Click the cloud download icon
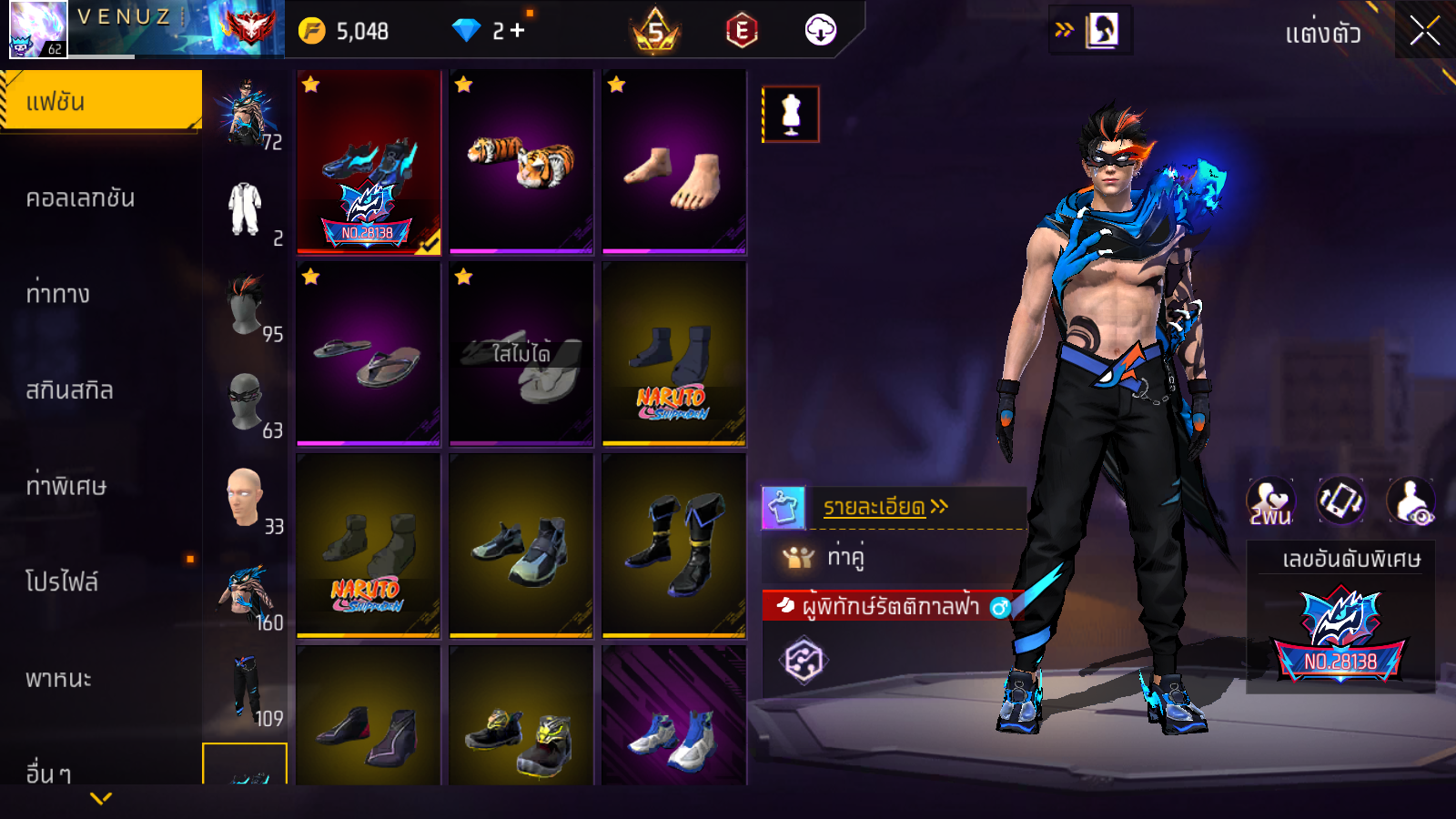The width and height of the screenshot is (1456, 819). tap(820, 31)
